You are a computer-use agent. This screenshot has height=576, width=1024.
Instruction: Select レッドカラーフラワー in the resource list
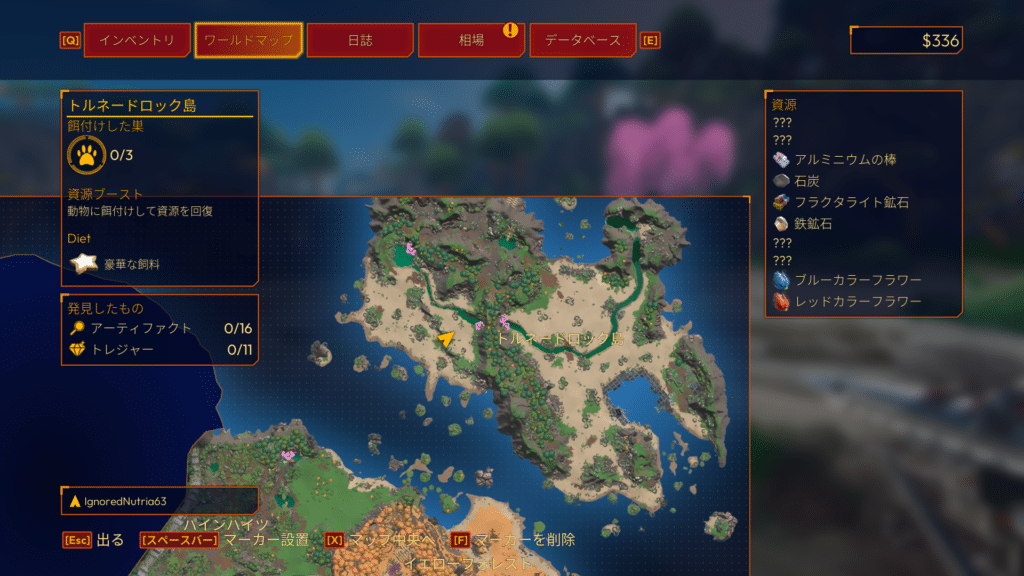tap(857, 301)
